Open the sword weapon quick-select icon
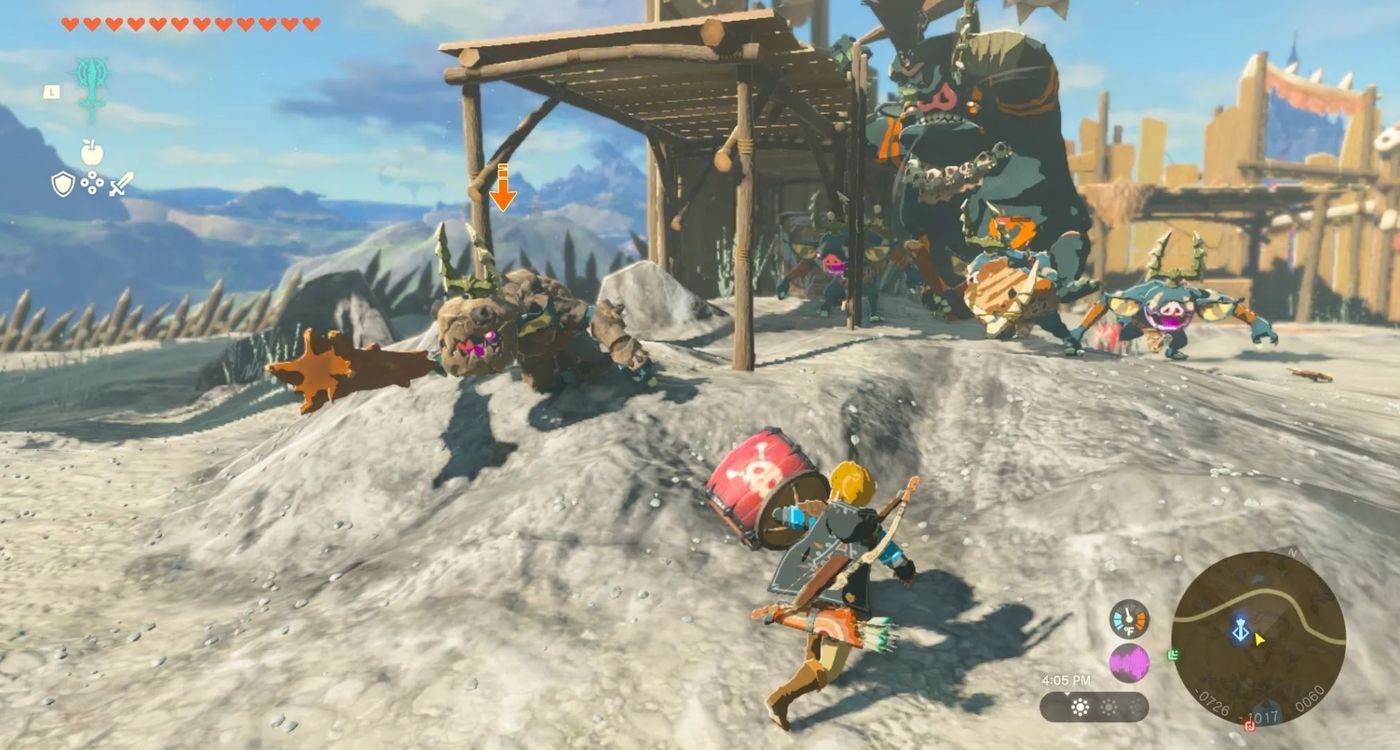Viewport: 1400px width, 750px height. [122, 184]
